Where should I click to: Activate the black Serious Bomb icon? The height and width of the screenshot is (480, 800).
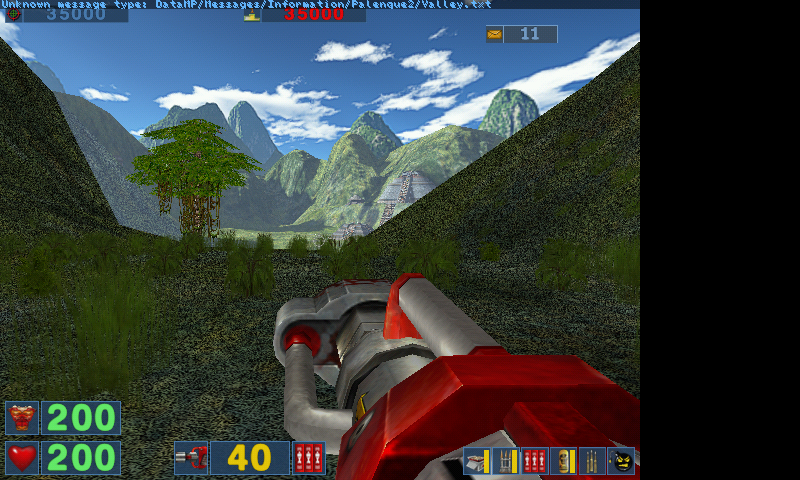tap(622, 461)
